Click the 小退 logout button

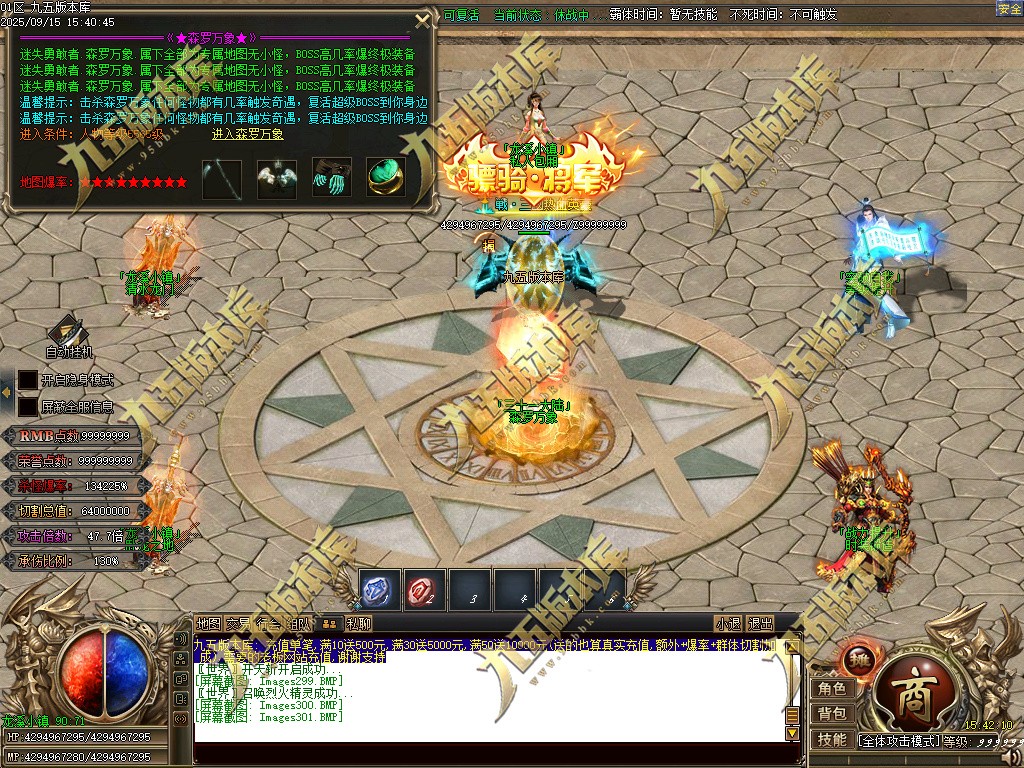(728, 624)
